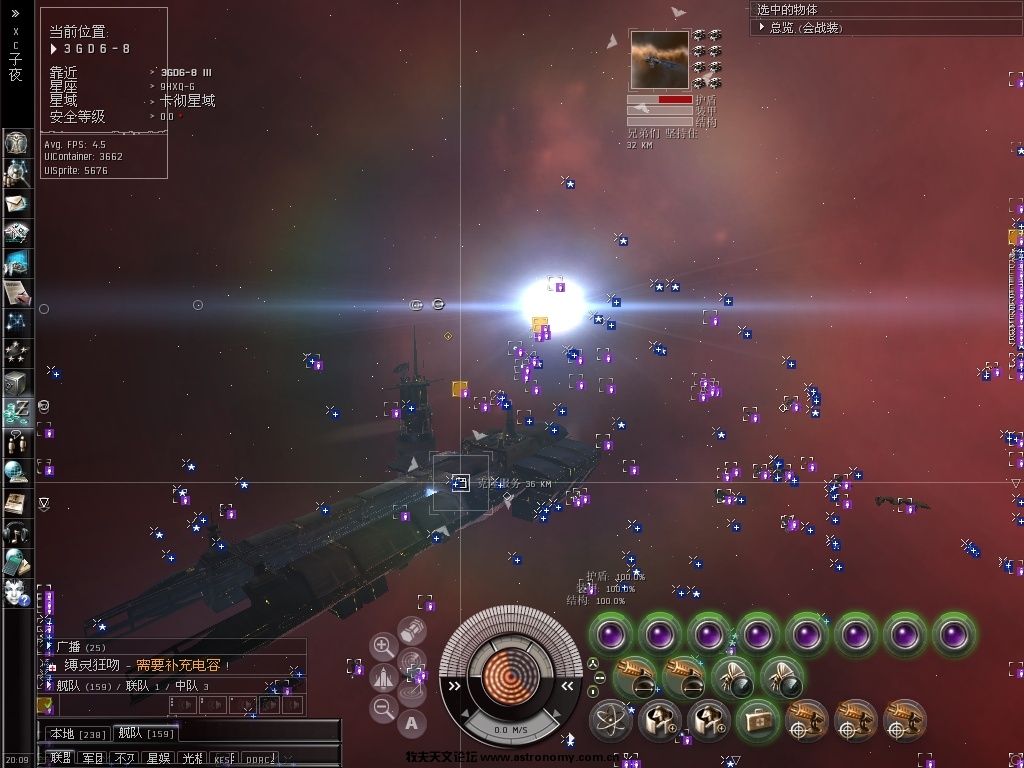Open the headphones jukebox icon
Viewport: 1024px width, 768px height.
pyautogui.click(x=17, y=532)
